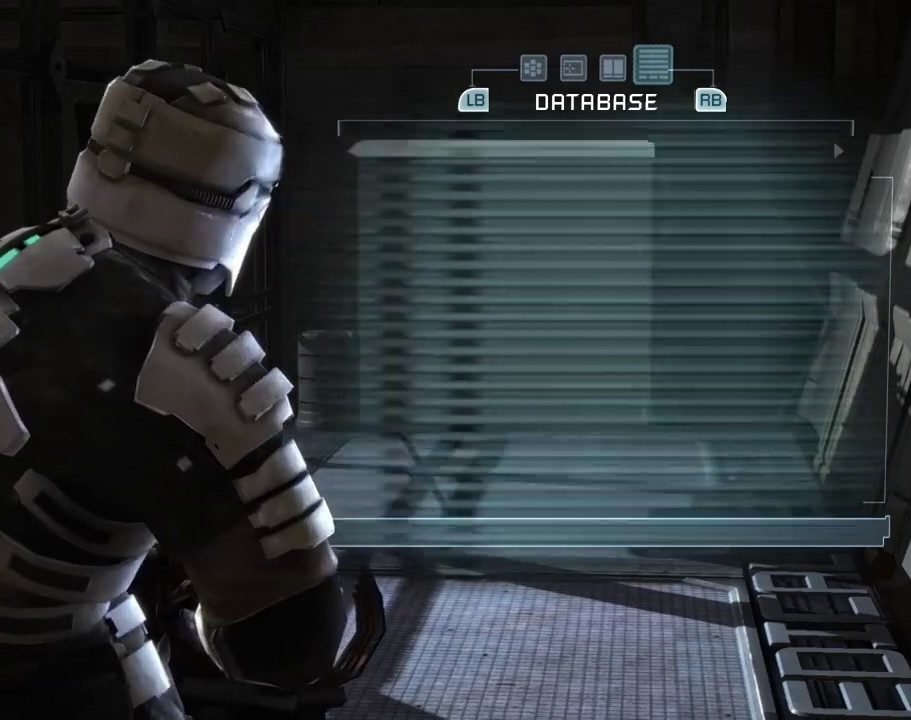The height and width of the screenshot is (720, 911).
Task: Select the two-panel missions tab
Action: pyautogui.click(x=612, y=68)
